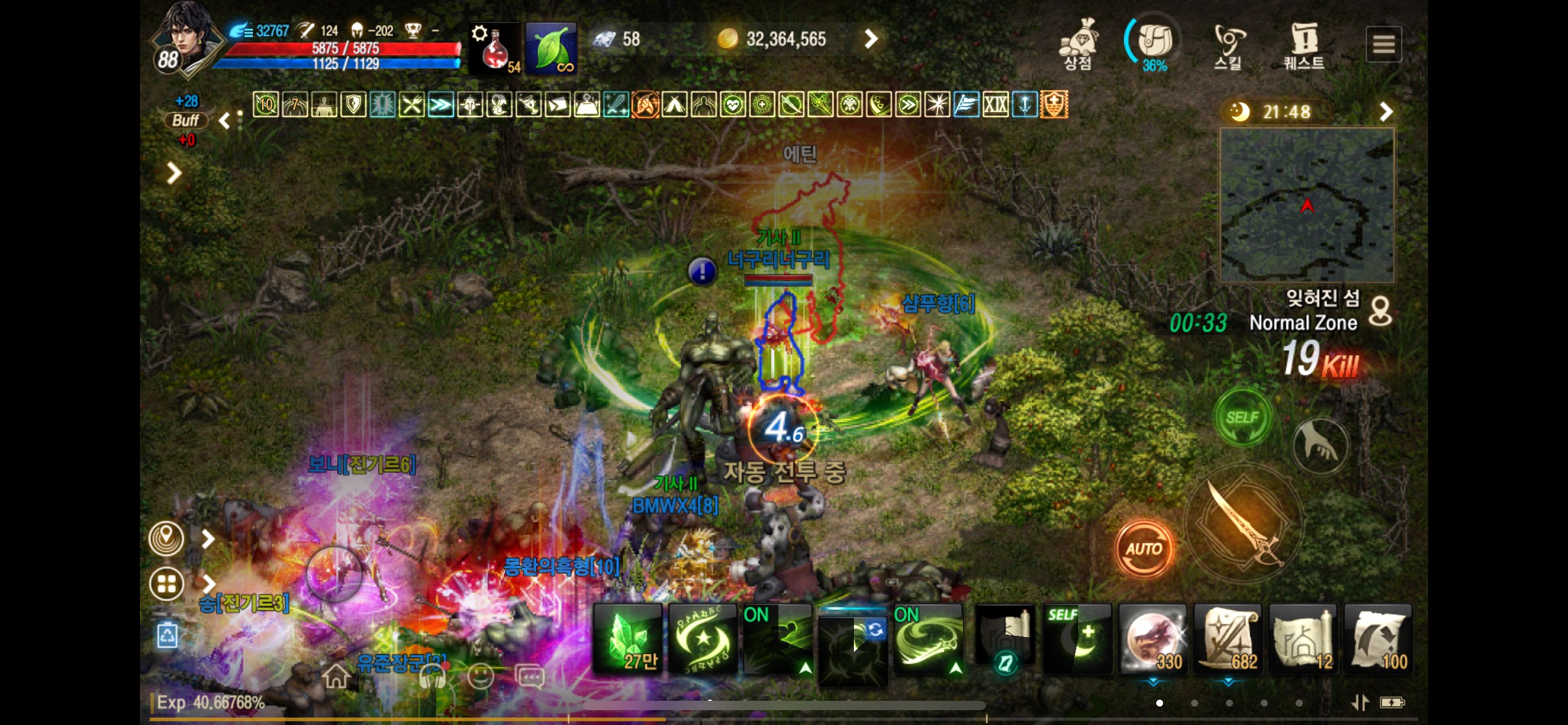Tap the hand pickup button
This screenshot has width=1568, height=725.
click(x=1321, y=445)
